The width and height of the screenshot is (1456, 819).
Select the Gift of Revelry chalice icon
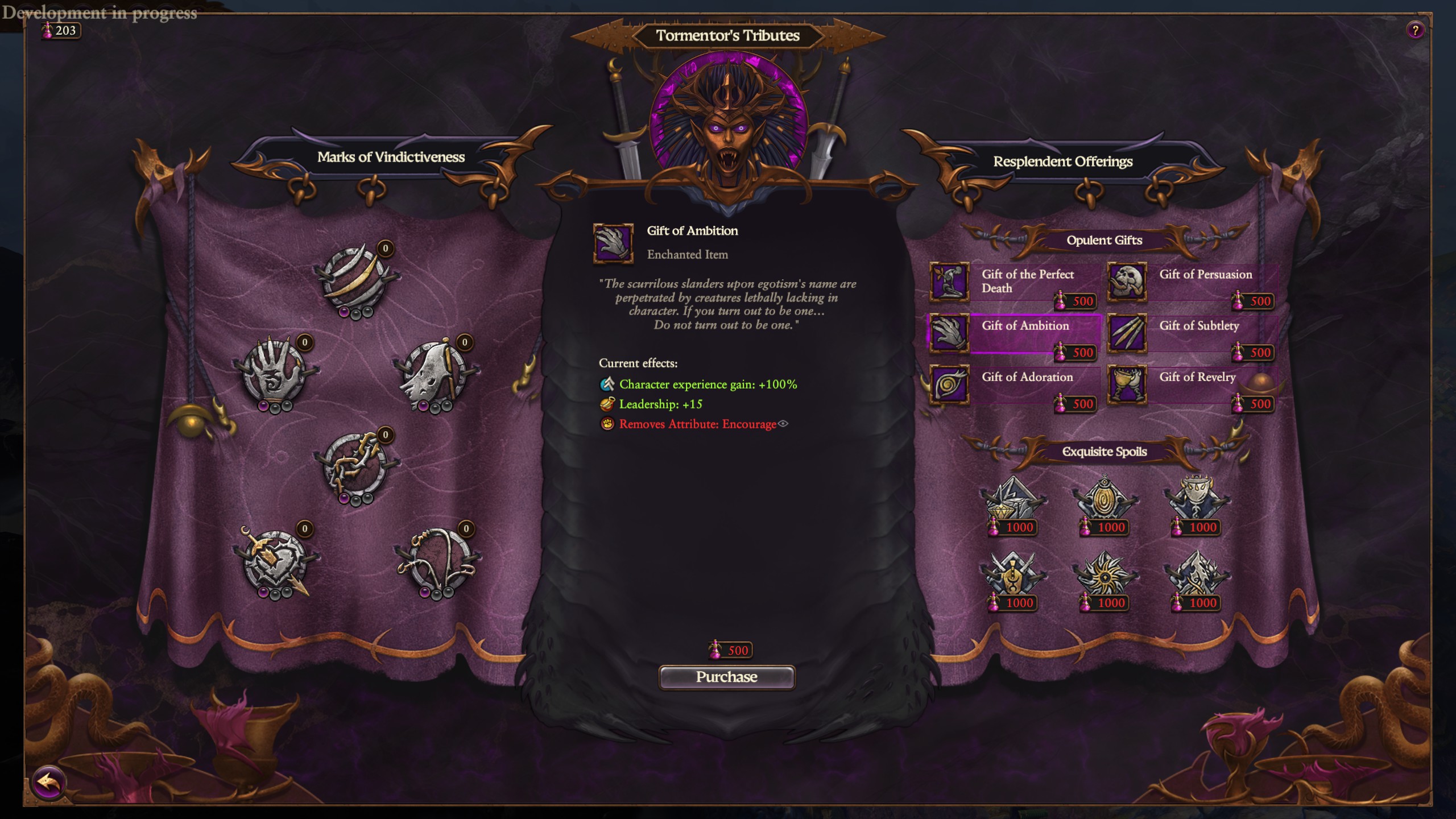pyautogui.click(x=1127, y=386)
